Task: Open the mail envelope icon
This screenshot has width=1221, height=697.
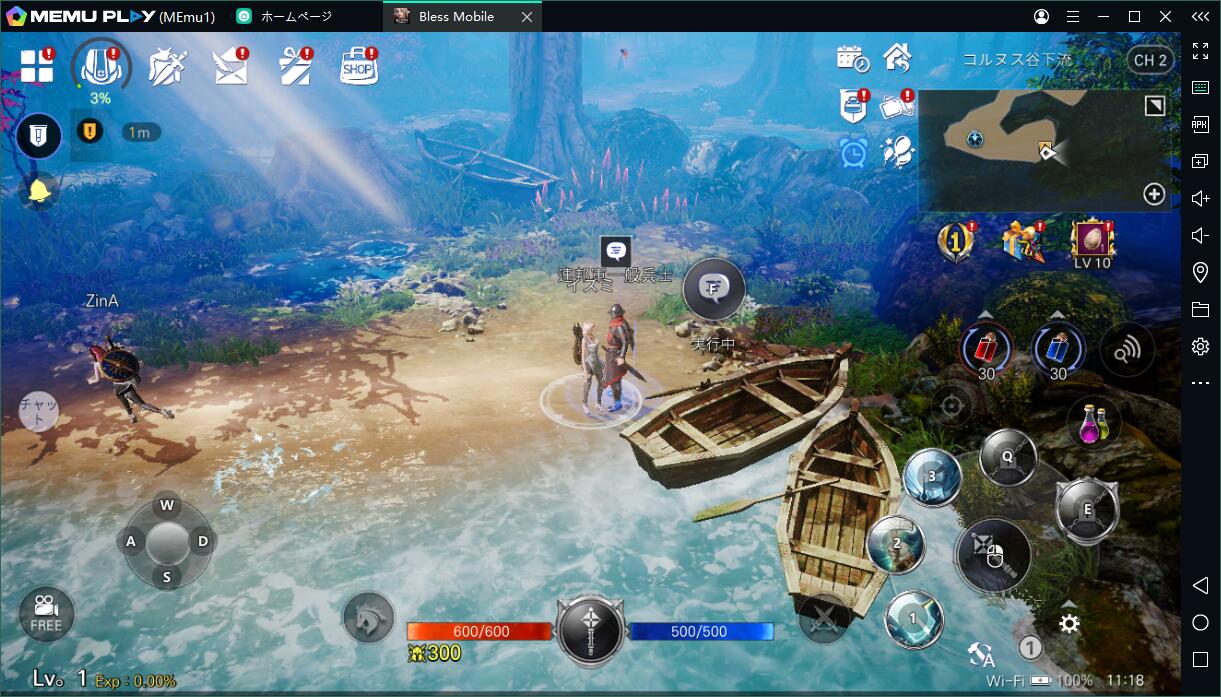Action: (x=230, y=67)
